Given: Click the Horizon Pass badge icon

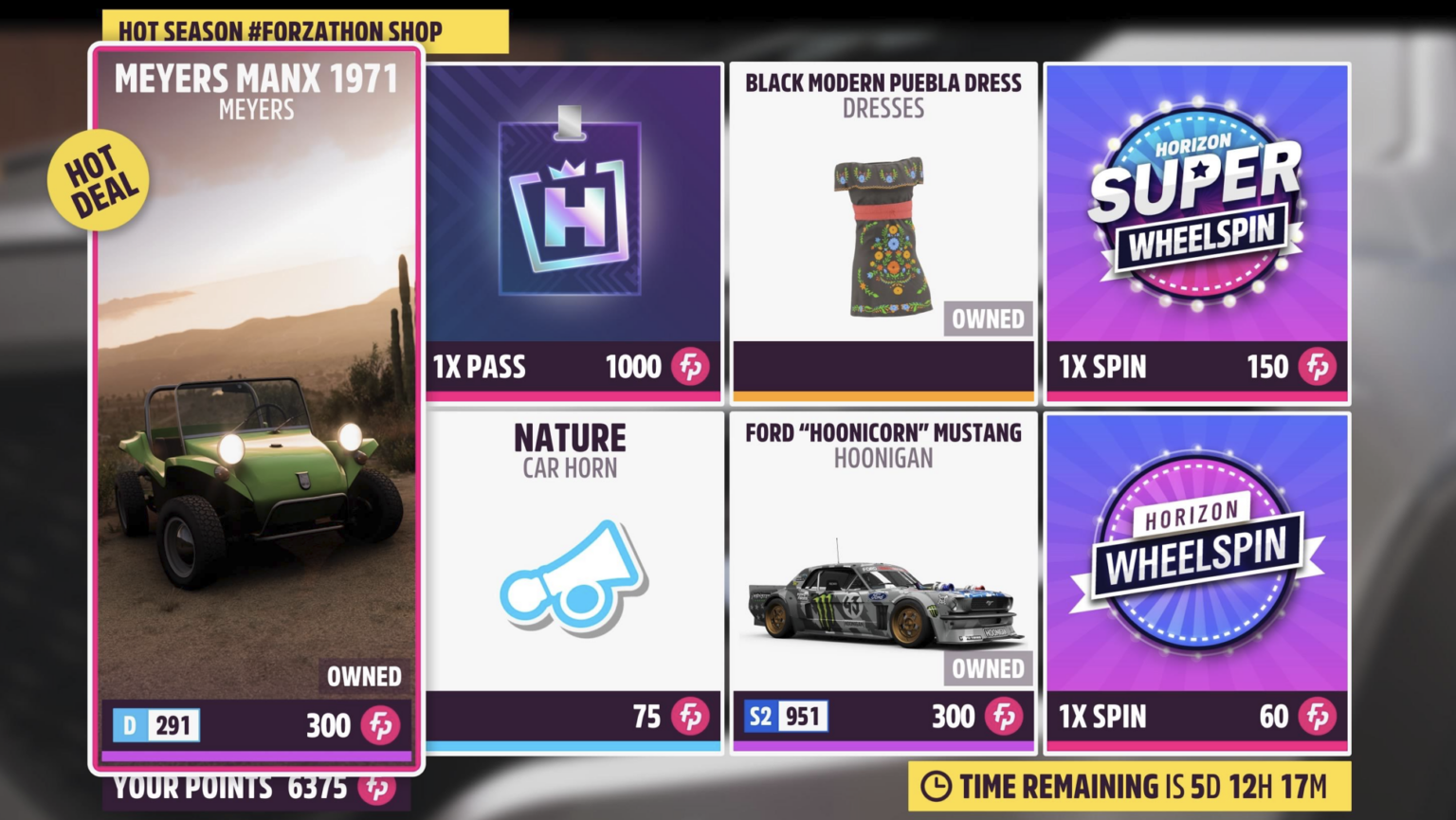Looking at the screenshot, I should click(x=570, y=209).
